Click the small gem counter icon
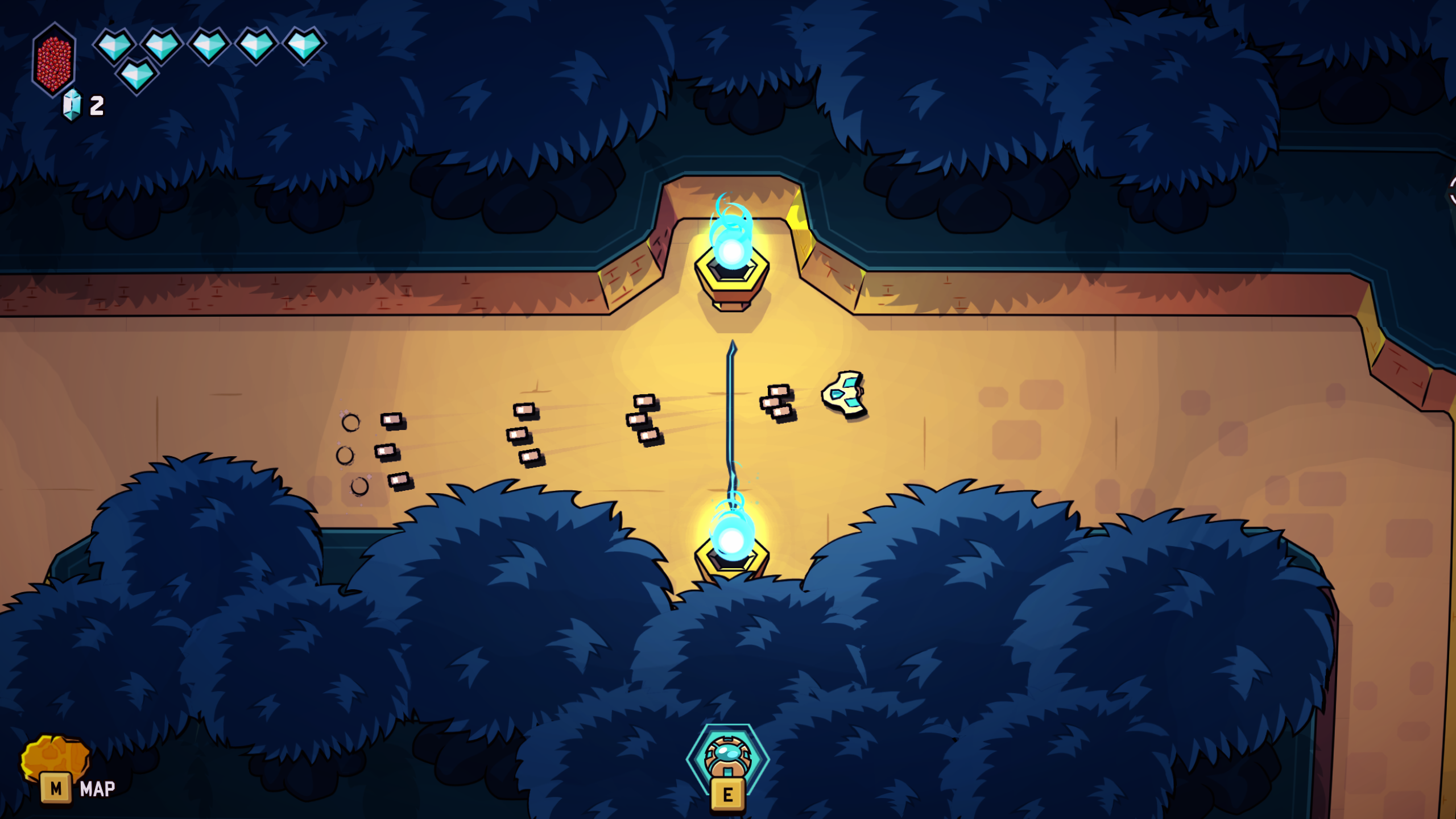Viewport: 1456px width, 819px height. tap(71, 104)
